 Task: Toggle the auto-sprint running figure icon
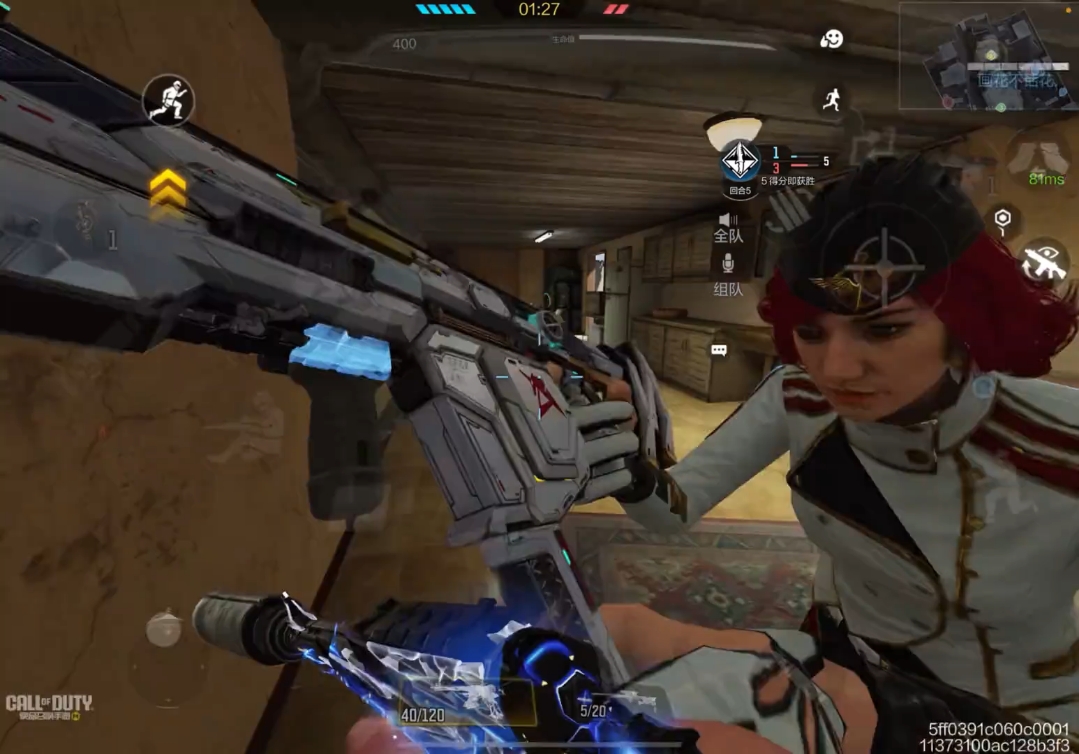coord(831,98)
